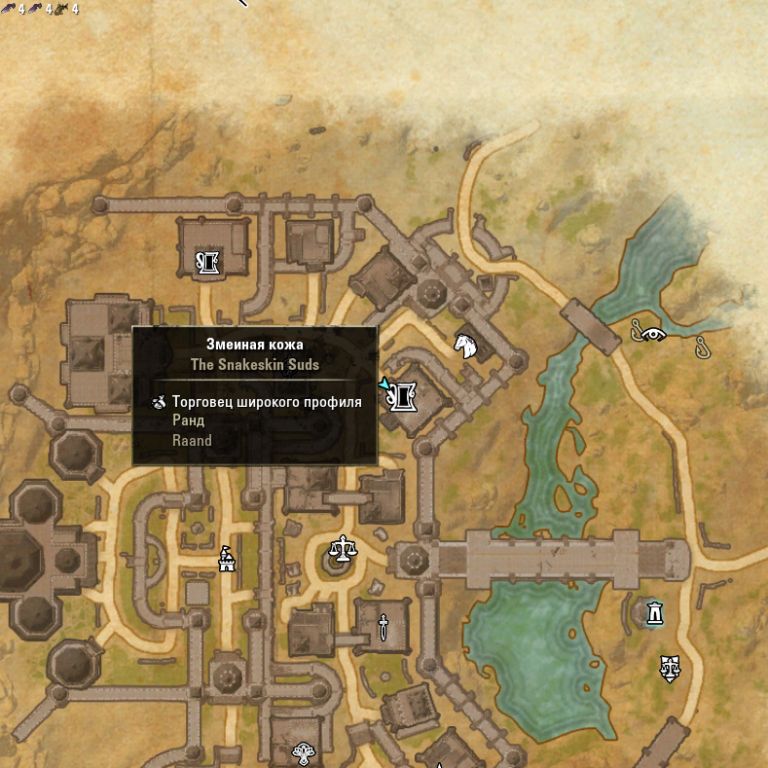Viewport: 768px width, 768px height.
Task: Click the balance scales marker in the plaza
Action: (343, 549)
